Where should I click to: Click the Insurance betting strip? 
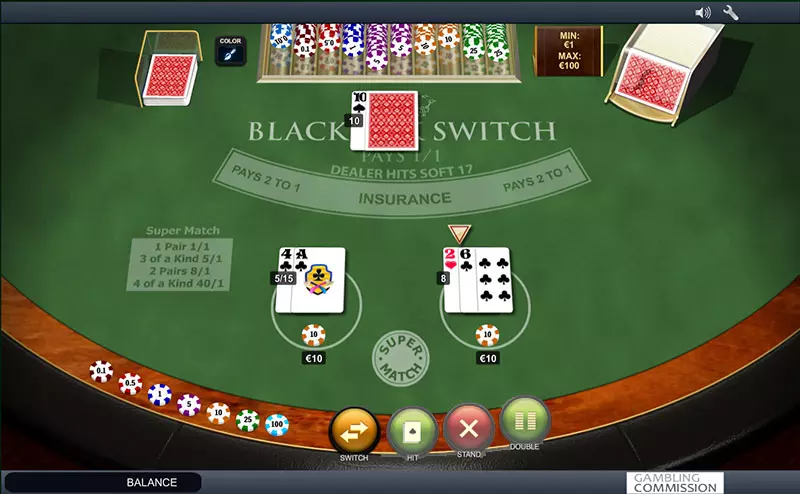pyautogui.click(x=405, y=198)
